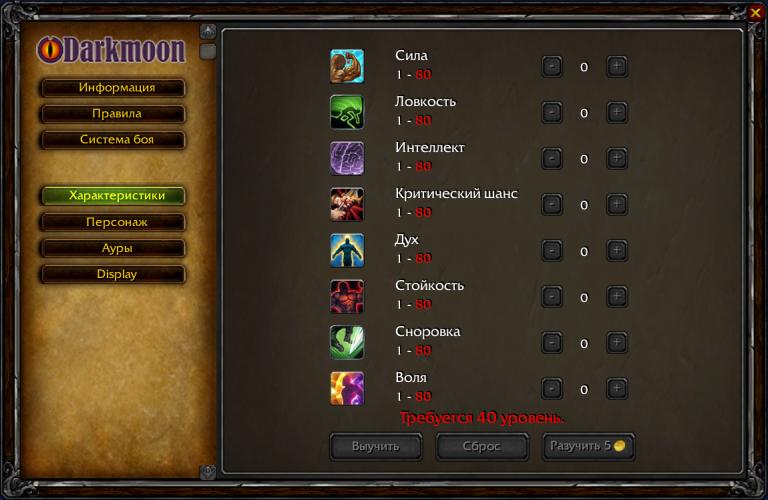Screen dimensions: 768x500
Task: Increase Сила with its plus button
Action: (617, 67)
